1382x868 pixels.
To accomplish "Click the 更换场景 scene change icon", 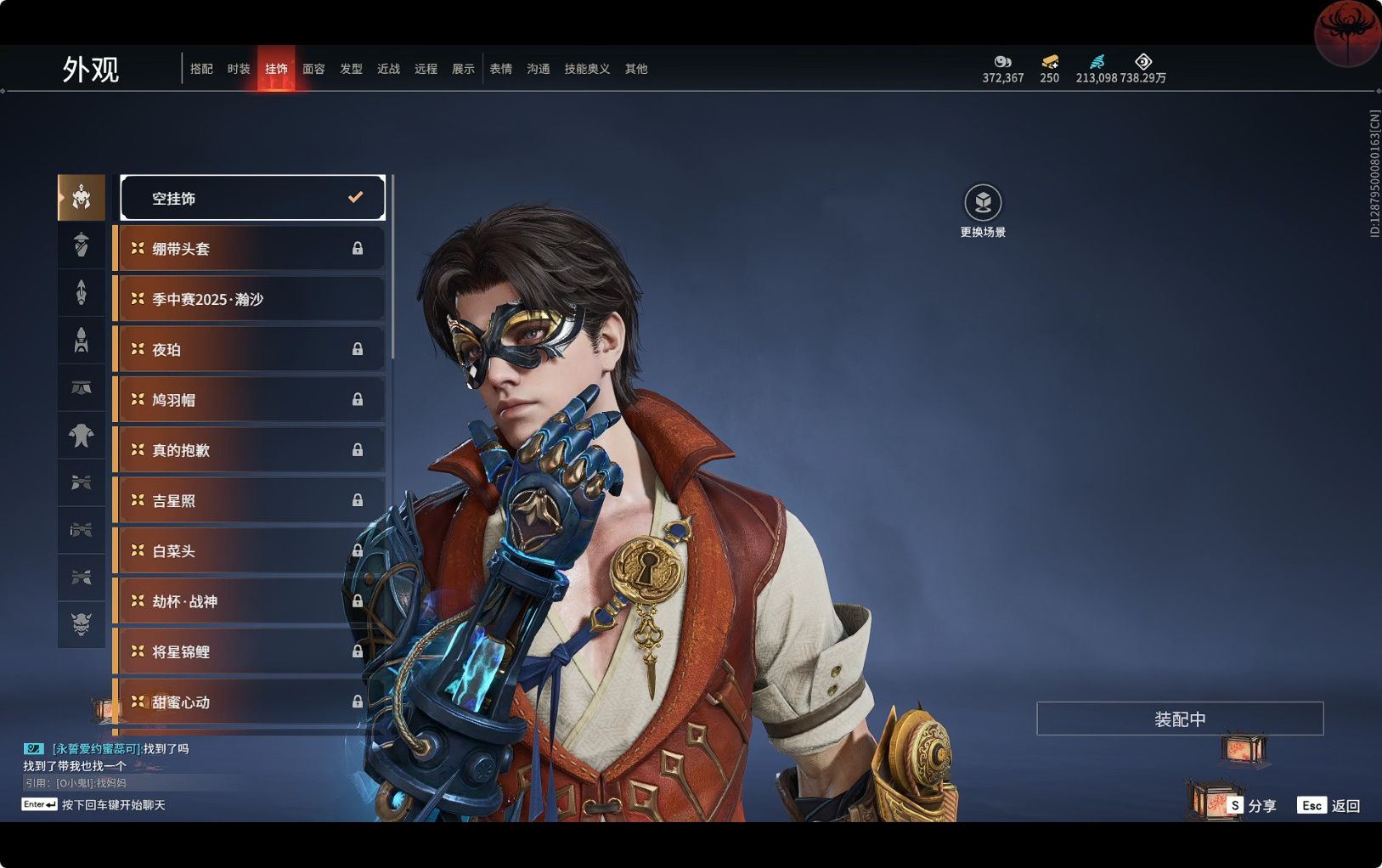I will (x=983, y=203).
